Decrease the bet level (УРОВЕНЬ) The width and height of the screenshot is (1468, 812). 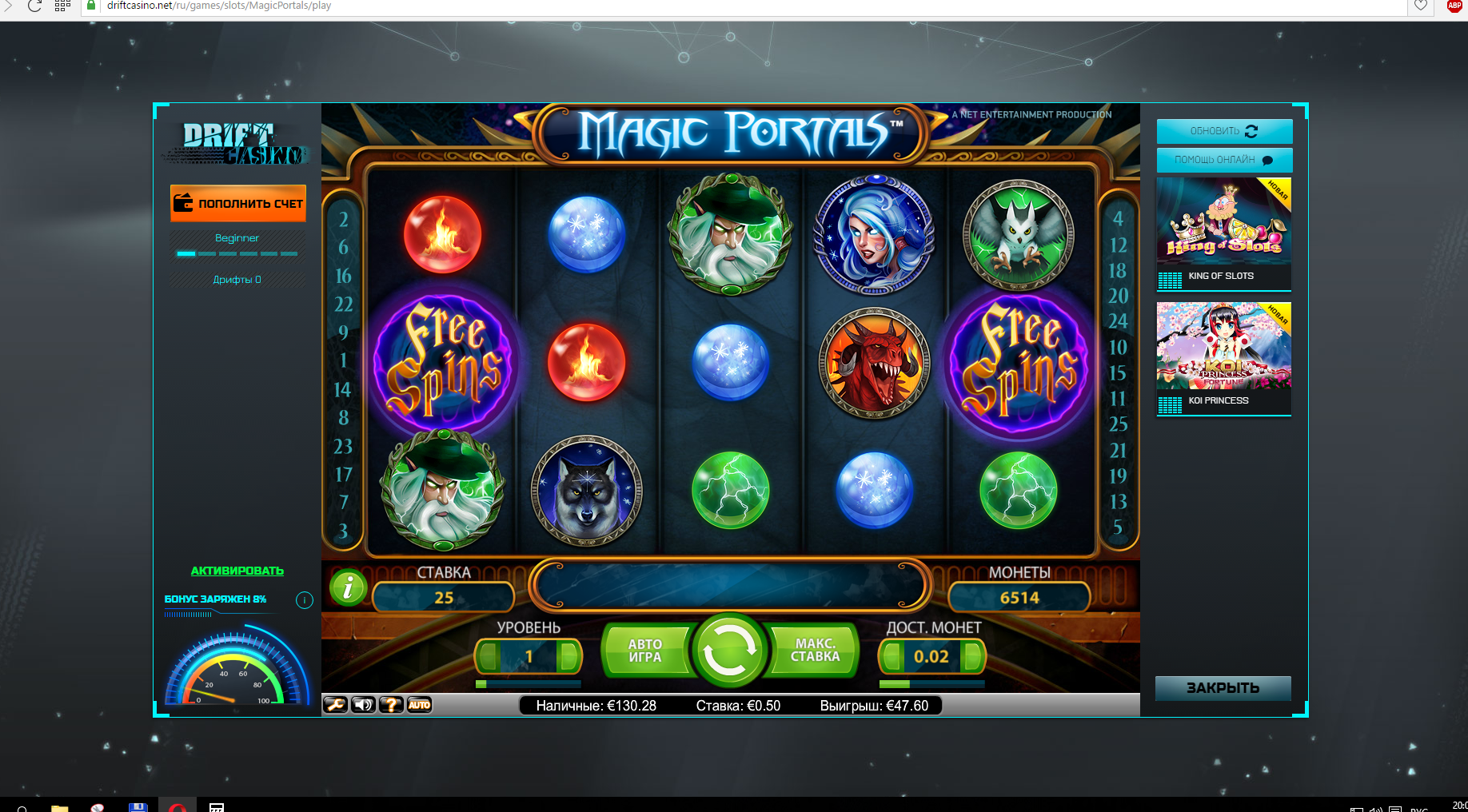(489, 657)
